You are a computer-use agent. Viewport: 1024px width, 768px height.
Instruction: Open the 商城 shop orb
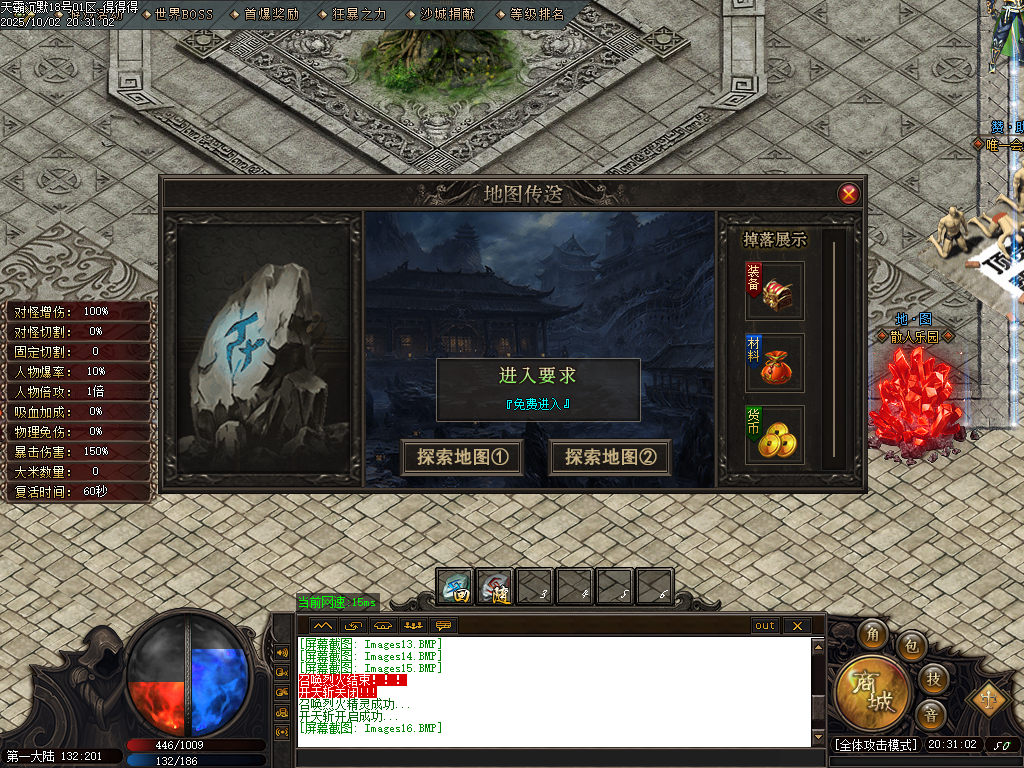[x=872, y=694]
